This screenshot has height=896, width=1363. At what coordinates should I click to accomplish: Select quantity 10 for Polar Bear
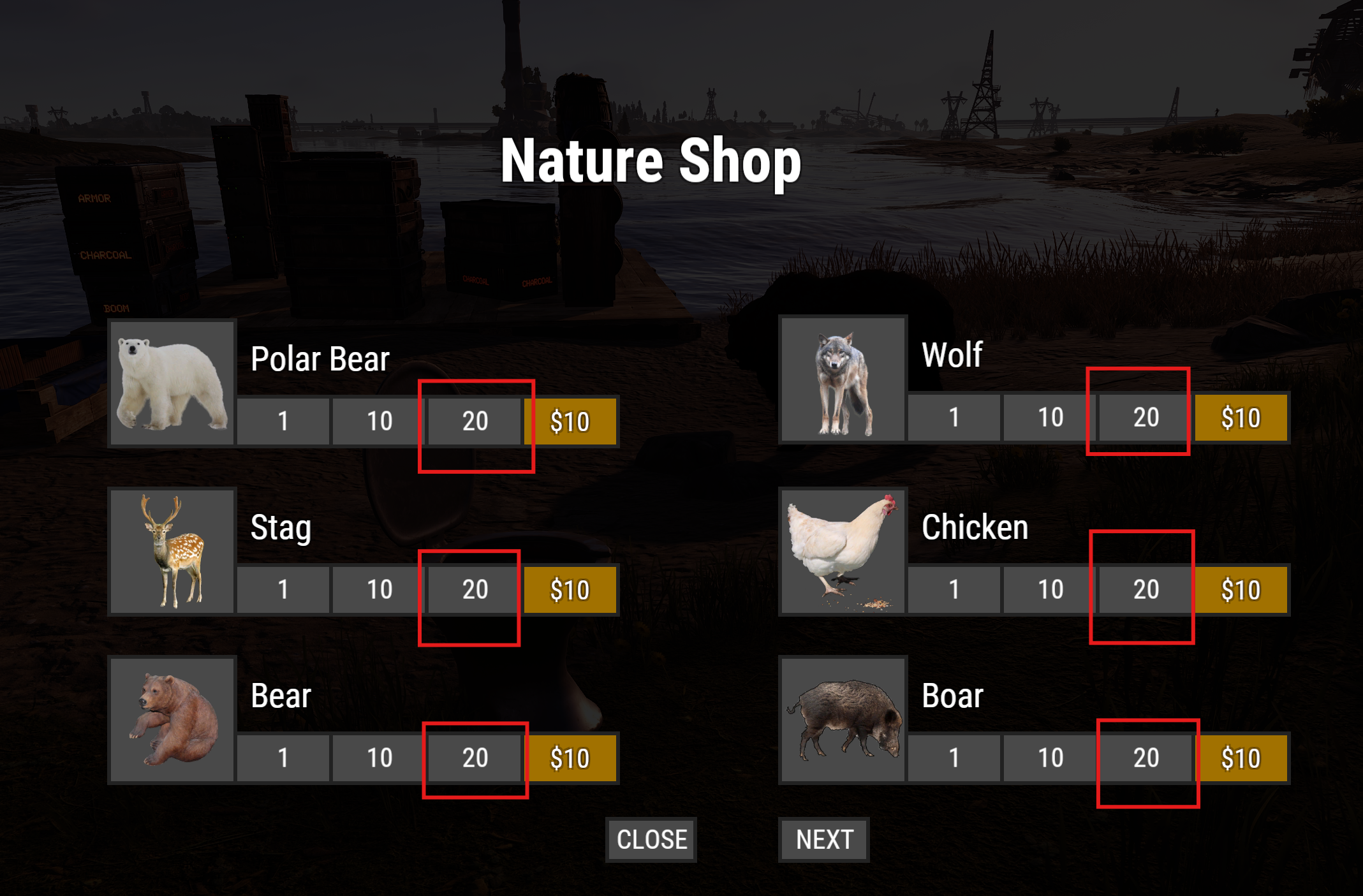(379, 421)
